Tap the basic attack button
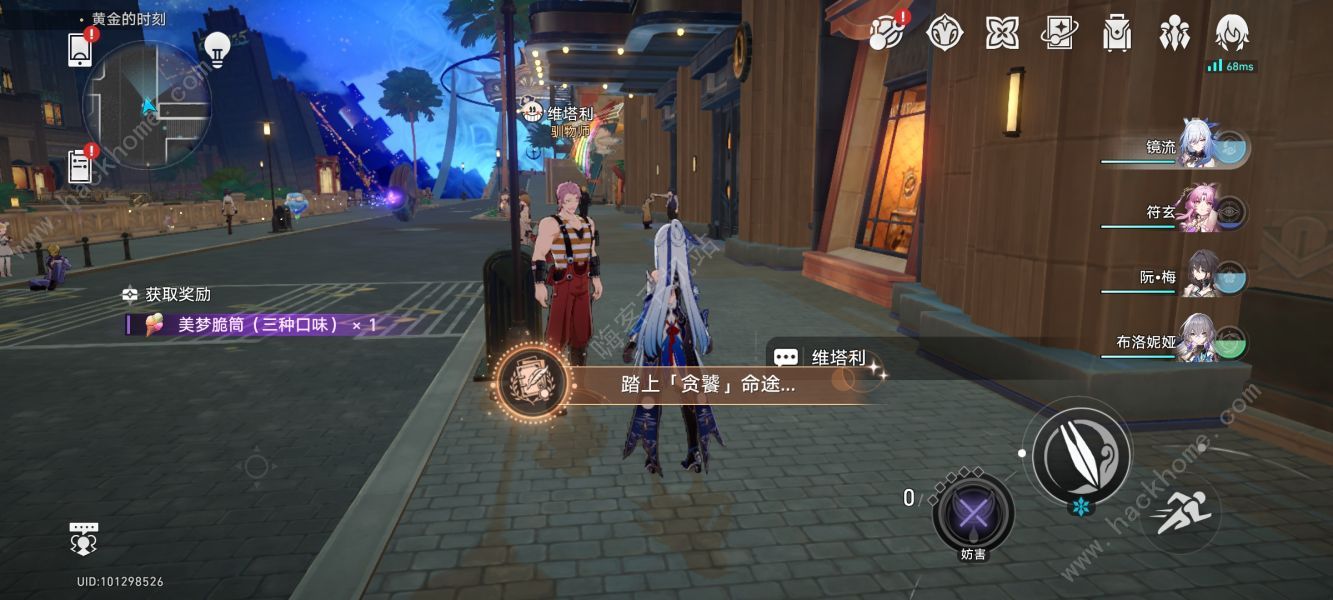 pyautogui.click(x=1081, y=454)
